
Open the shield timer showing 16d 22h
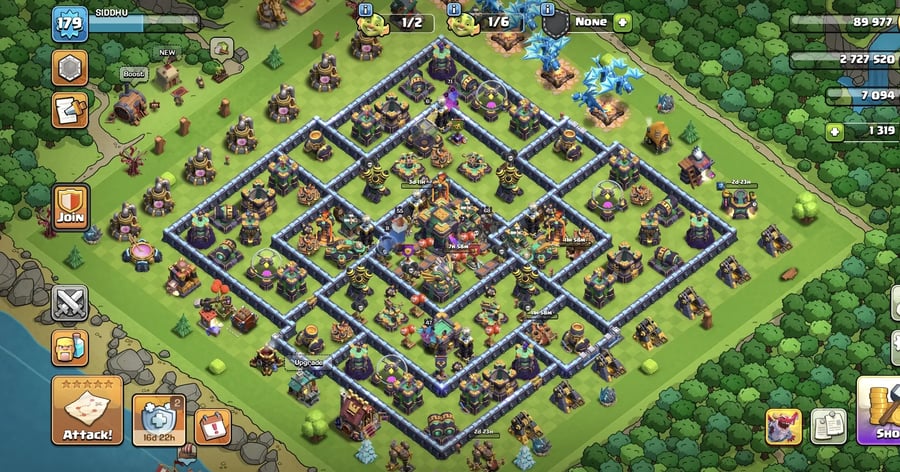[x=158, y=419]
